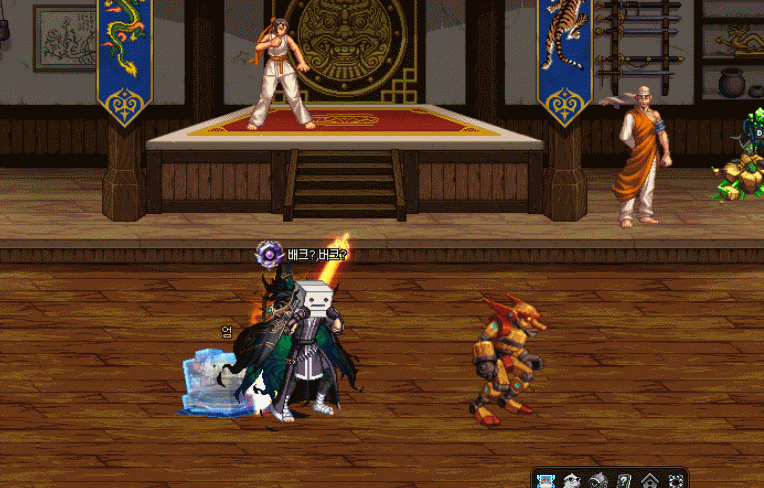This screenshot has width=764, height=488.
Task: Open the film strip replay icon
Action: pyautogui.click(x=546, y=481)
